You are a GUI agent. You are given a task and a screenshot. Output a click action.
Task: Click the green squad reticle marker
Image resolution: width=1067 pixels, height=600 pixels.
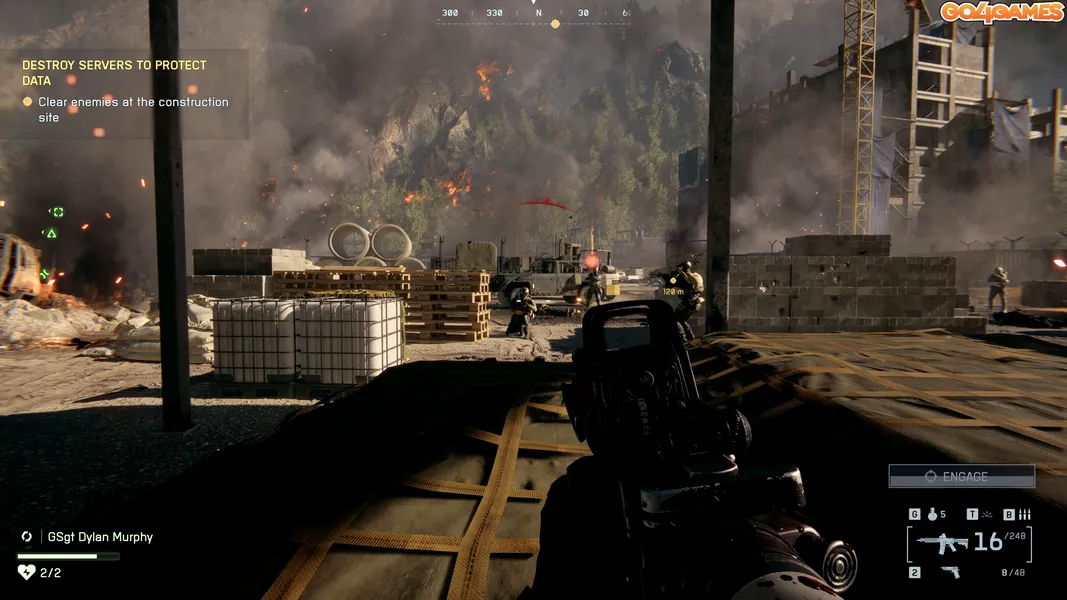[x=57, y=212]
